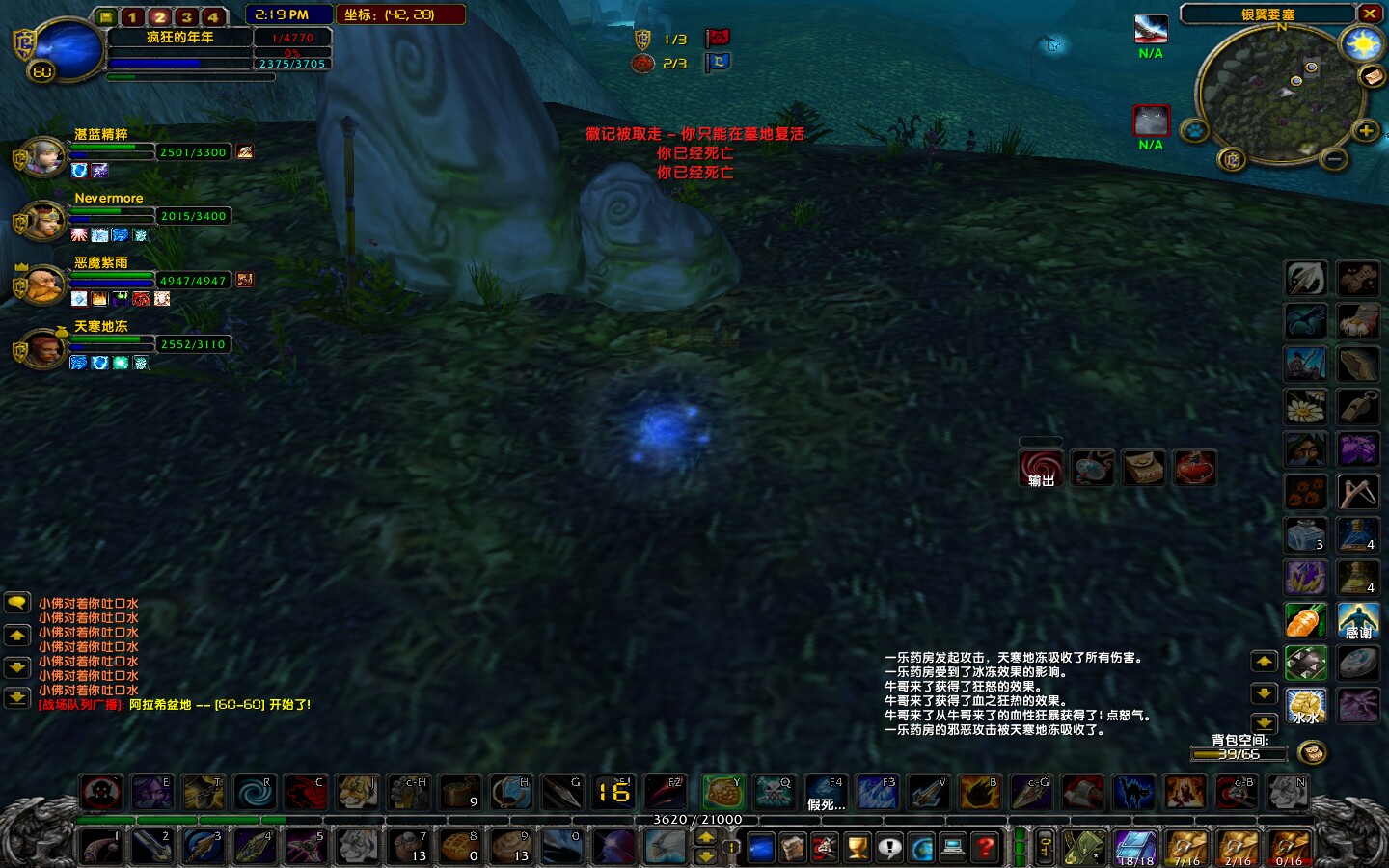Viewport: 1389px width, 868px height.
Task: Collapse the right bar using the down arrow
Action: point(1264,692)
